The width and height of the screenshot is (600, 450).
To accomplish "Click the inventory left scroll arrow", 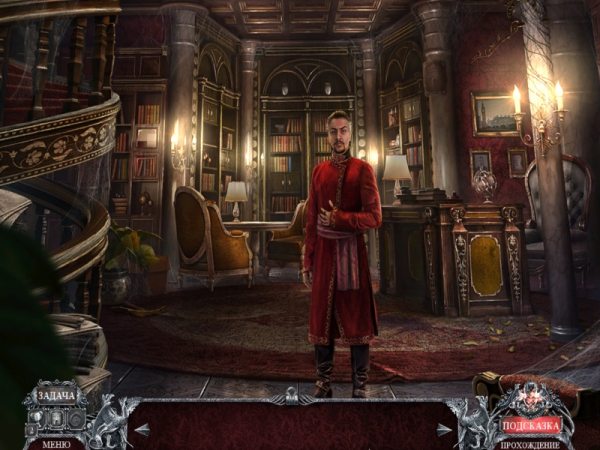I will (142, 429).
